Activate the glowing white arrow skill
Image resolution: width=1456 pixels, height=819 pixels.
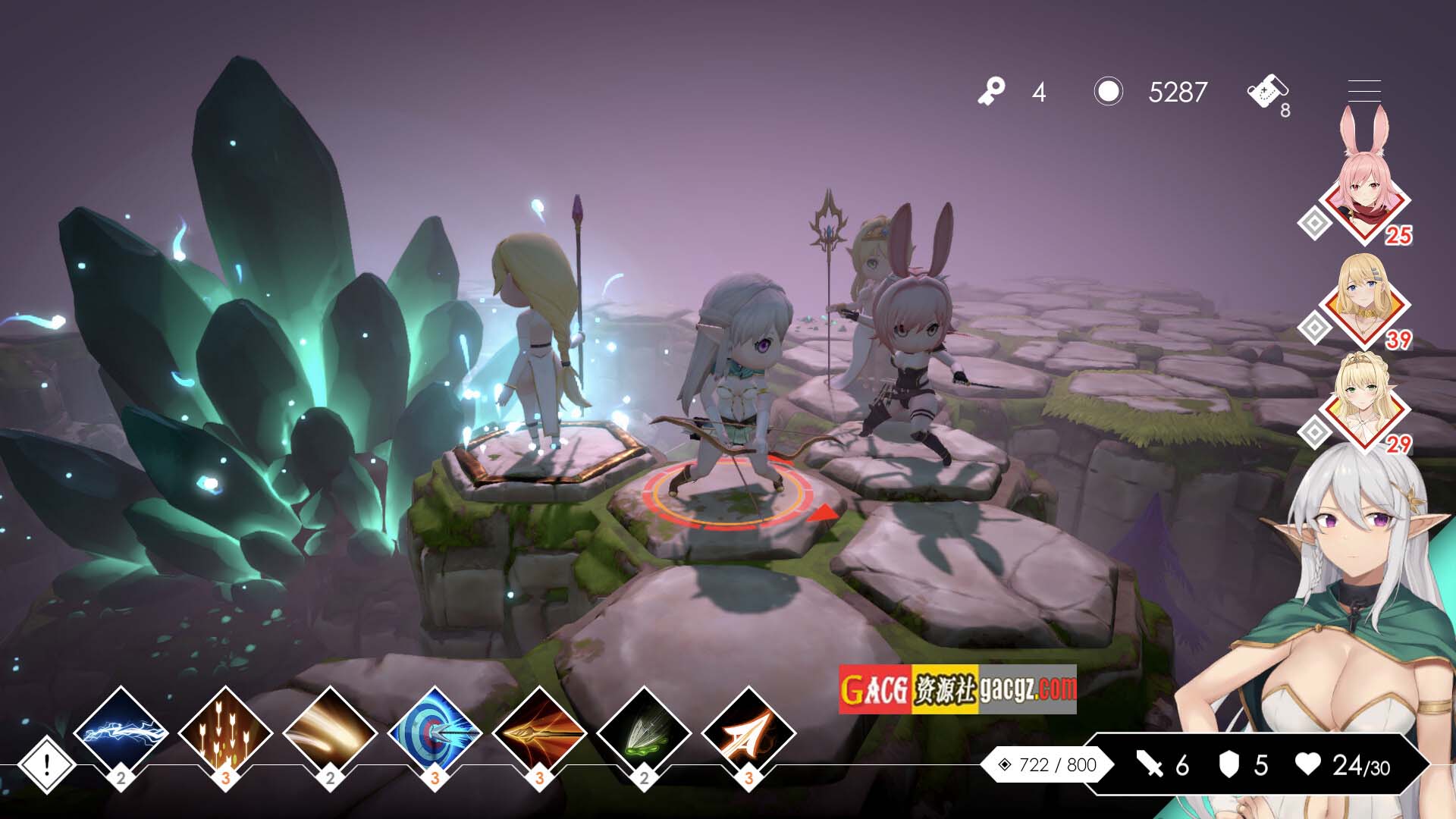[x=748, y=733]
